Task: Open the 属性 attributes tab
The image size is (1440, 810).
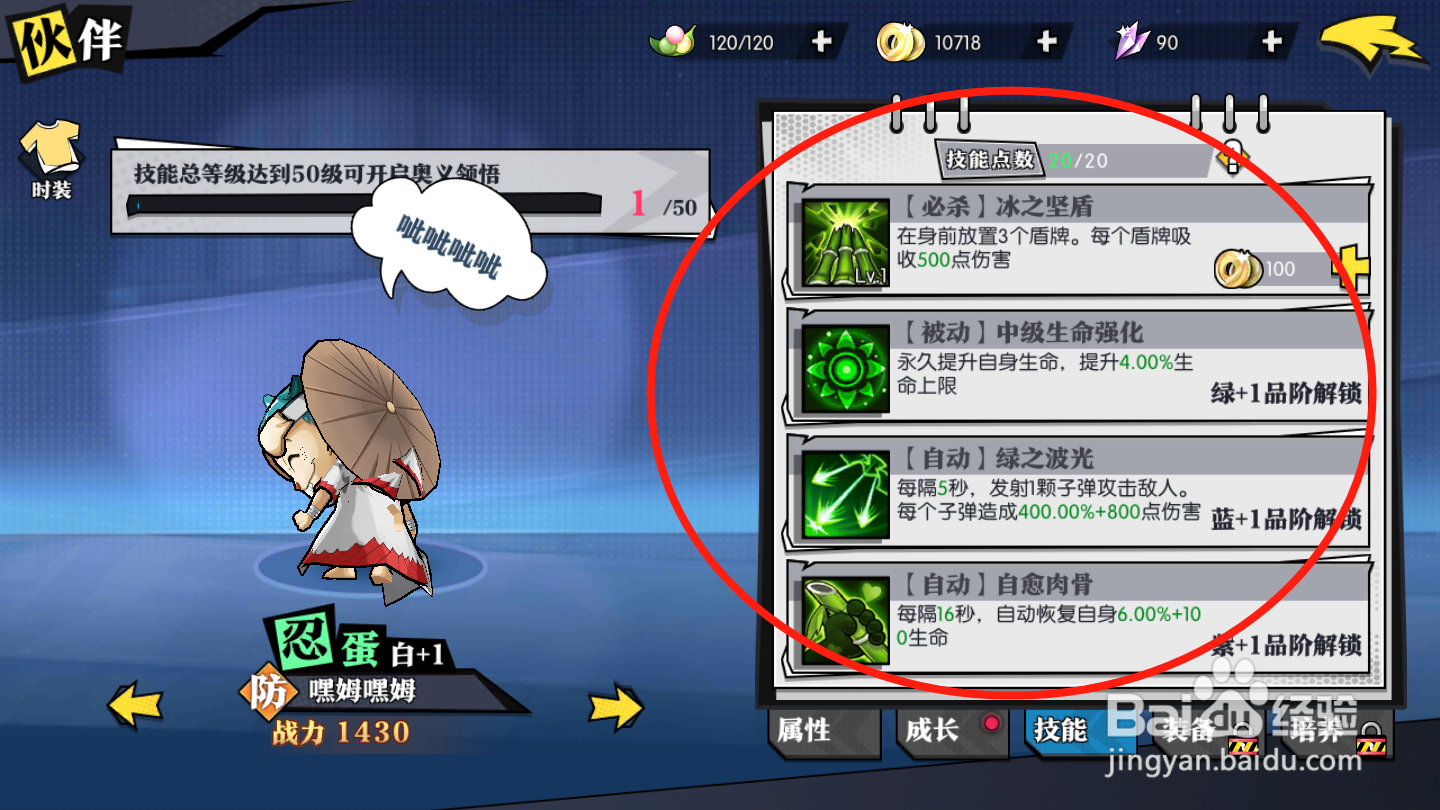Action: [820, 732]
